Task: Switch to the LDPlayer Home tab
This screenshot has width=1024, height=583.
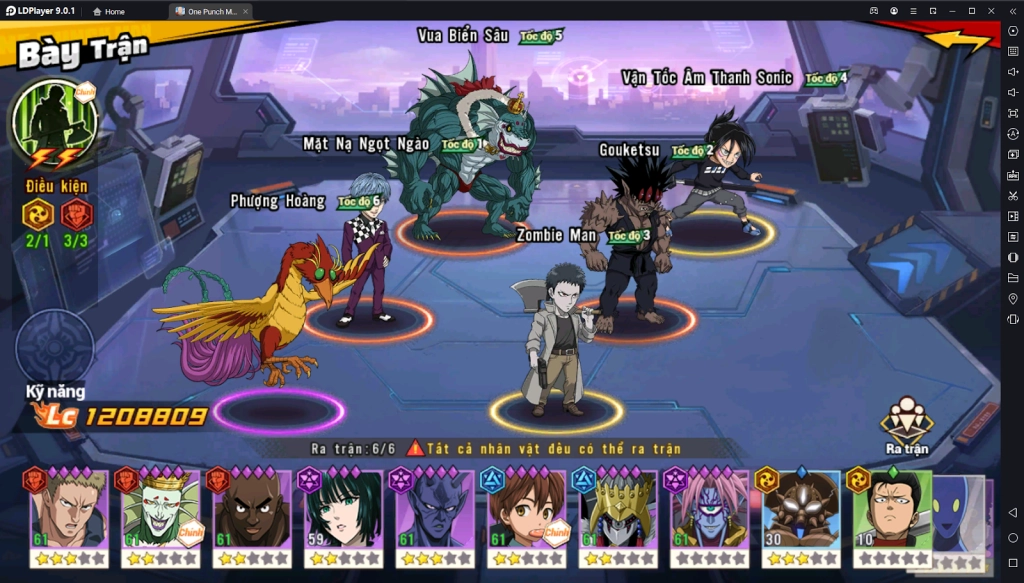Action: click(x=109, y=11)
